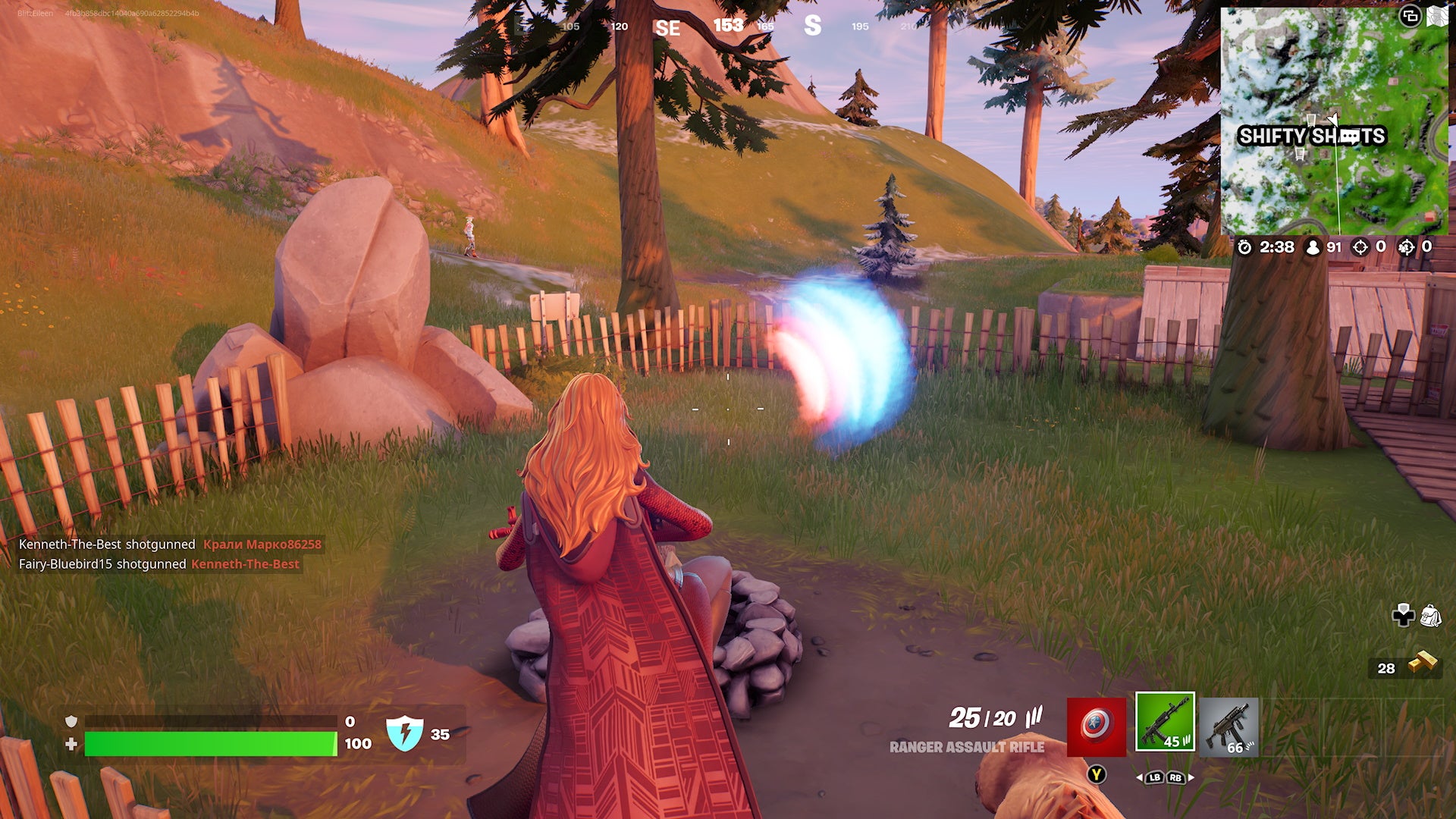Click the left arrow beside the LB prompt
Screen dimensions: 1456x819
(1140, 777)
